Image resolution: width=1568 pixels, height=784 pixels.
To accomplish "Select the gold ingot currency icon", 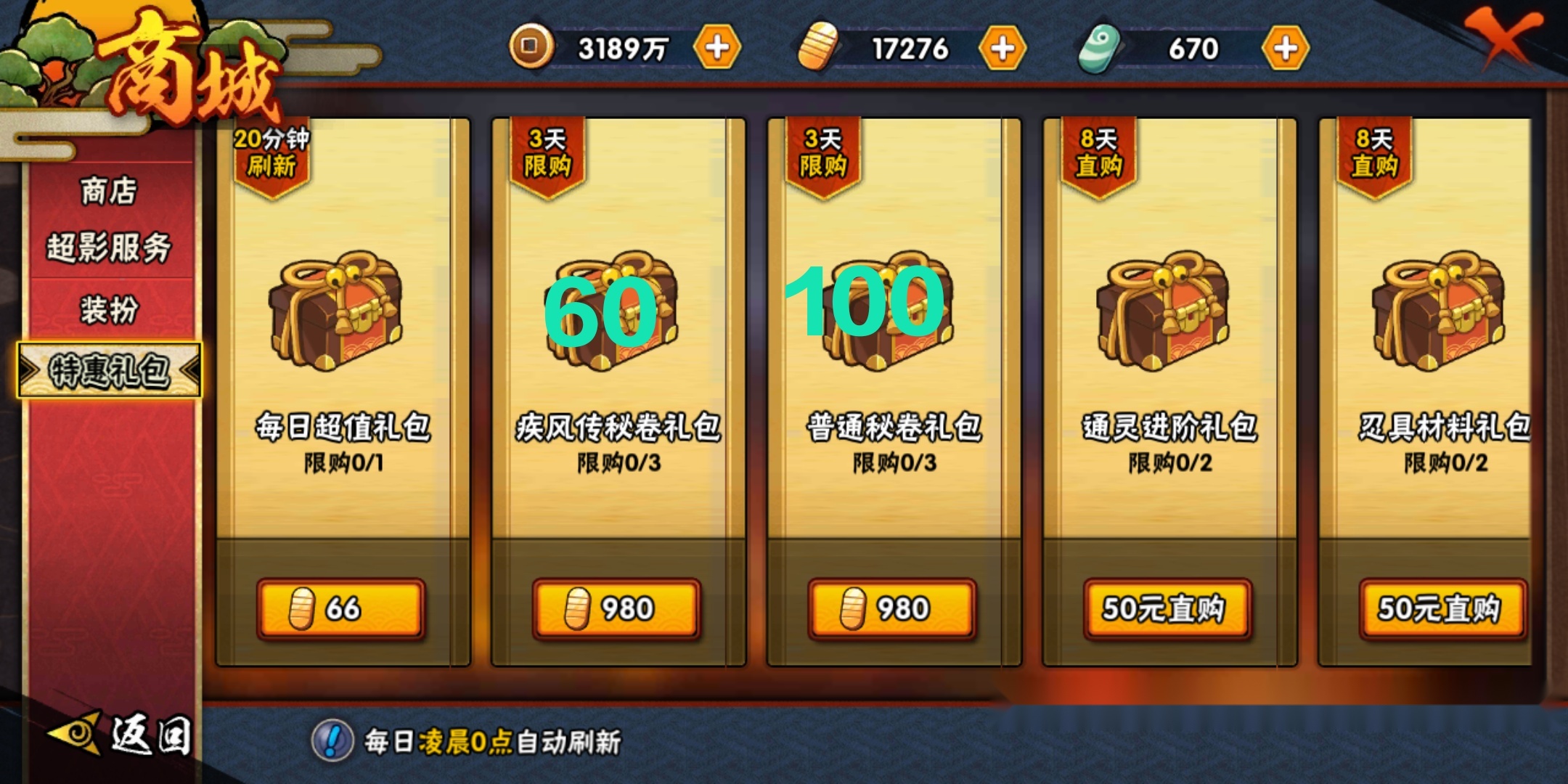I will [816, 47].
